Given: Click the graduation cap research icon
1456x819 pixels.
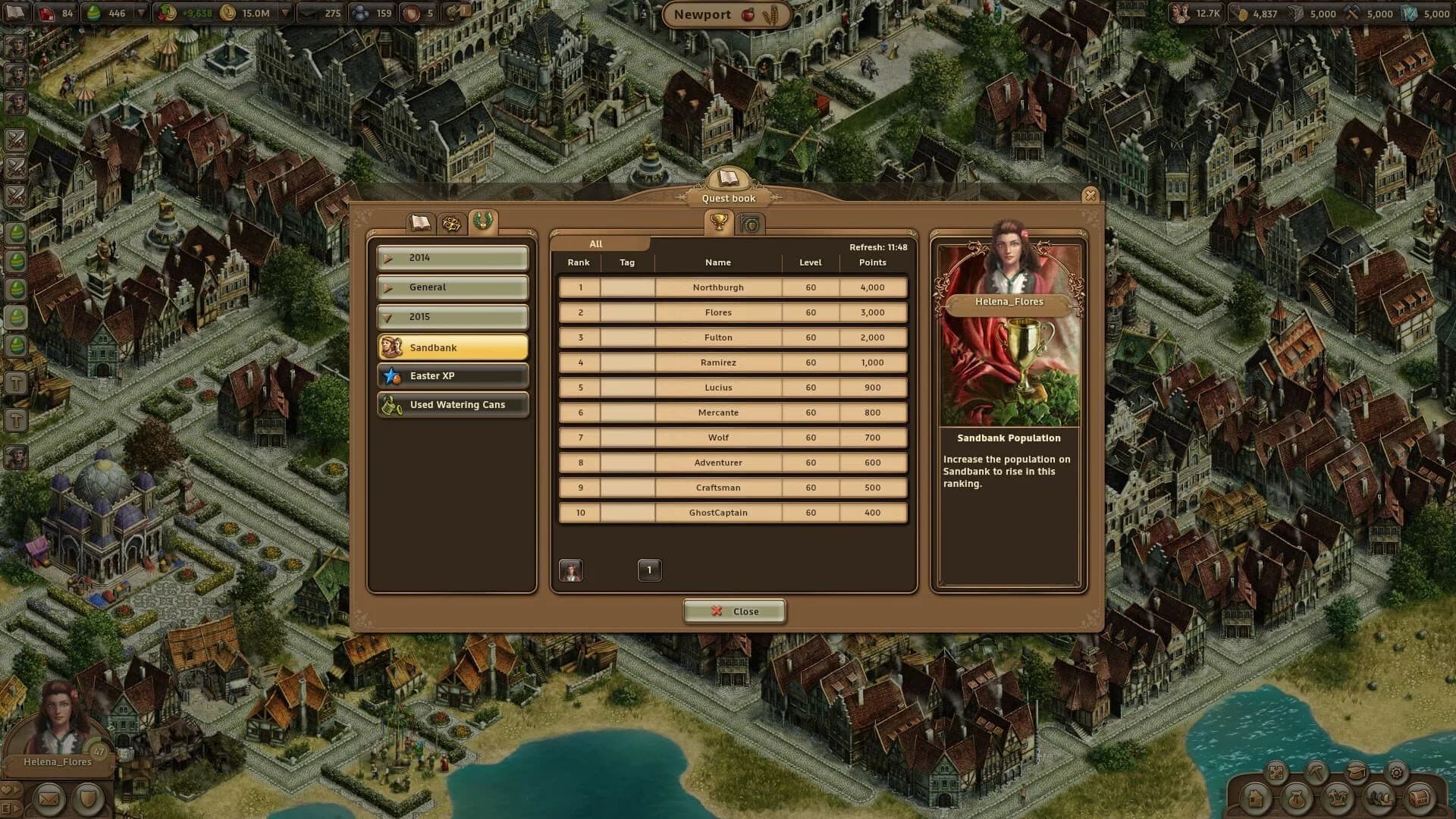Looking at the screenshot, I should tap(1357, 772).
